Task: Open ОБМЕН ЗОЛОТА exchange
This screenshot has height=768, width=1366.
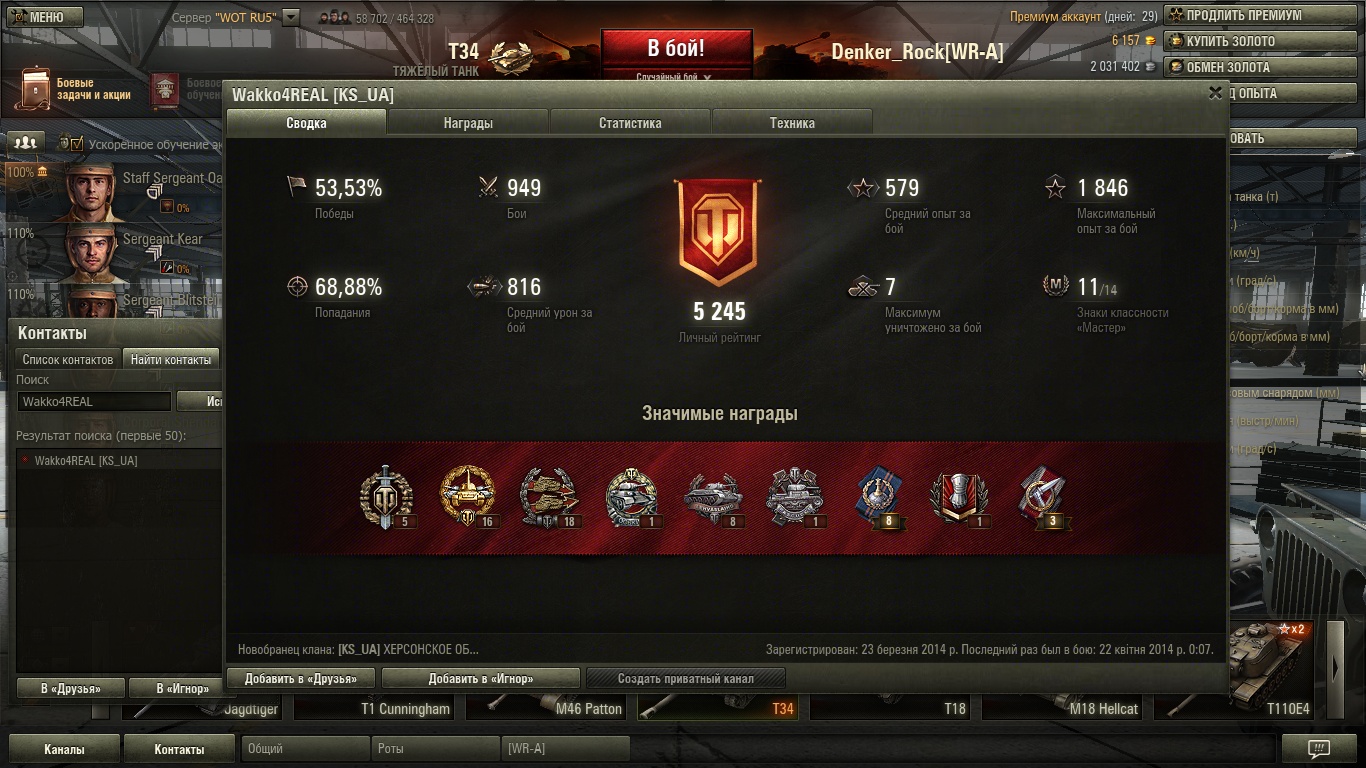Action: click(x=1234, y=67)
